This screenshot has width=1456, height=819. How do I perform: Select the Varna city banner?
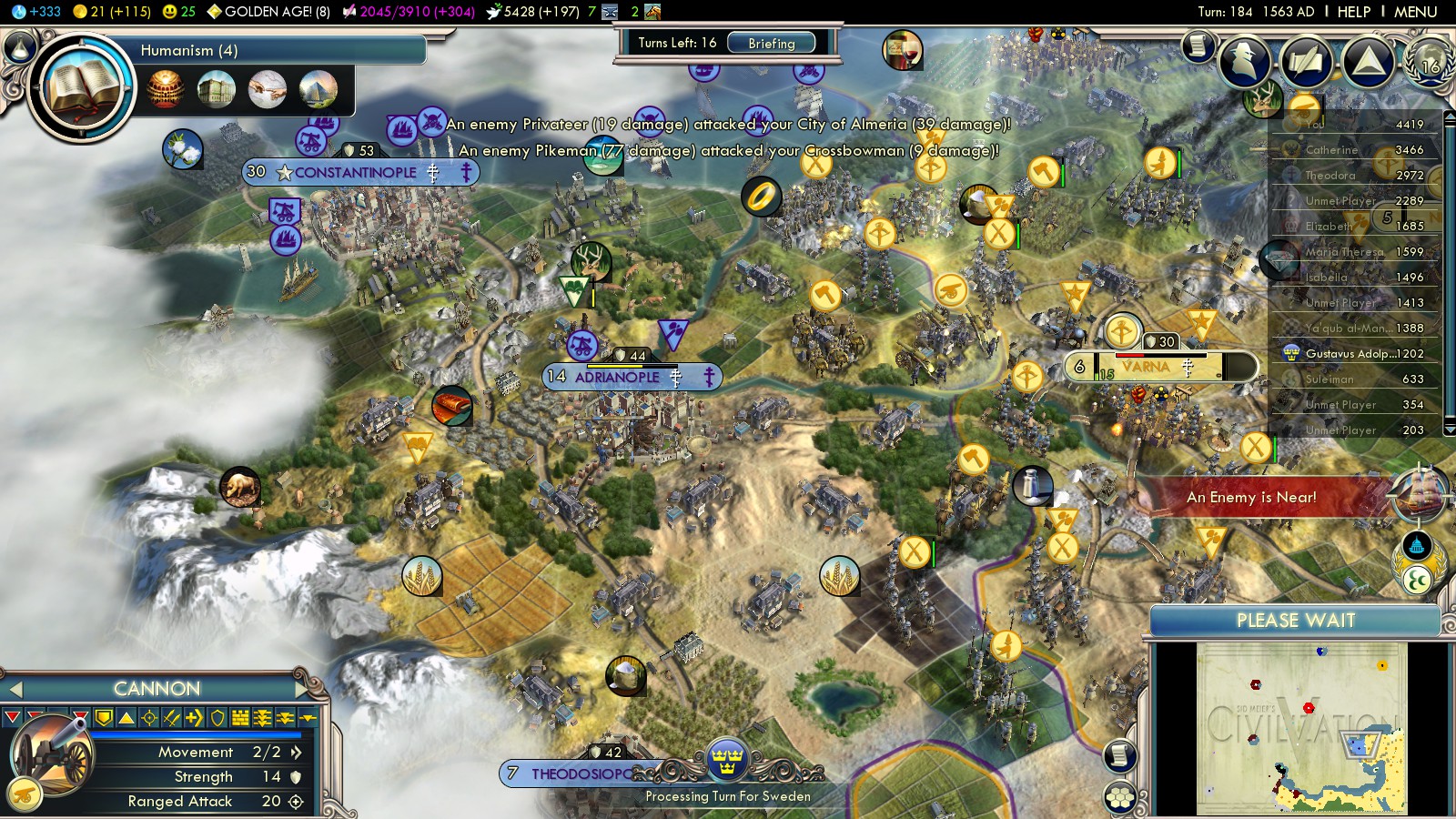[1147, 367]
